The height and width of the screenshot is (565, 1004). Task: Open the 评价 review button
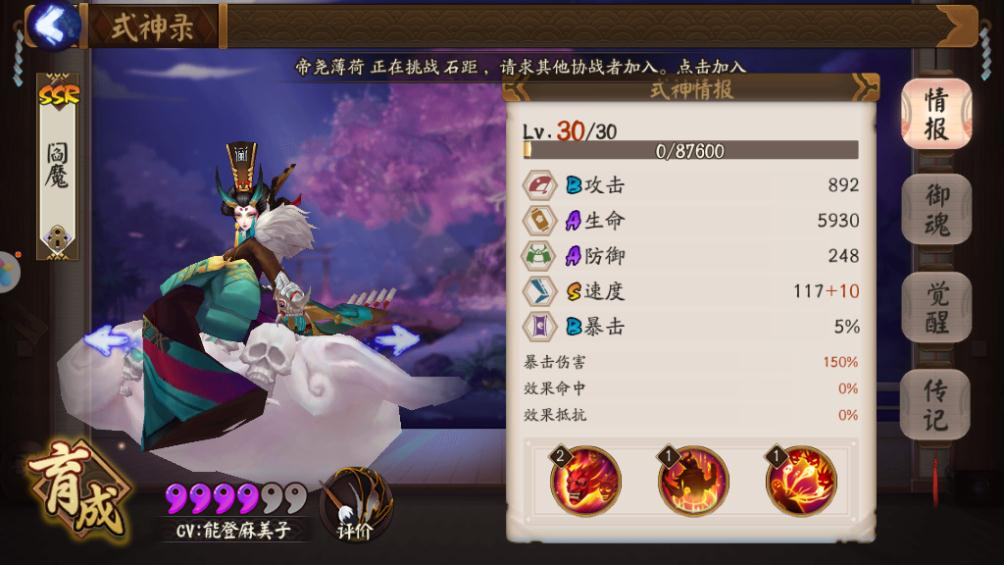click(355, 505)
